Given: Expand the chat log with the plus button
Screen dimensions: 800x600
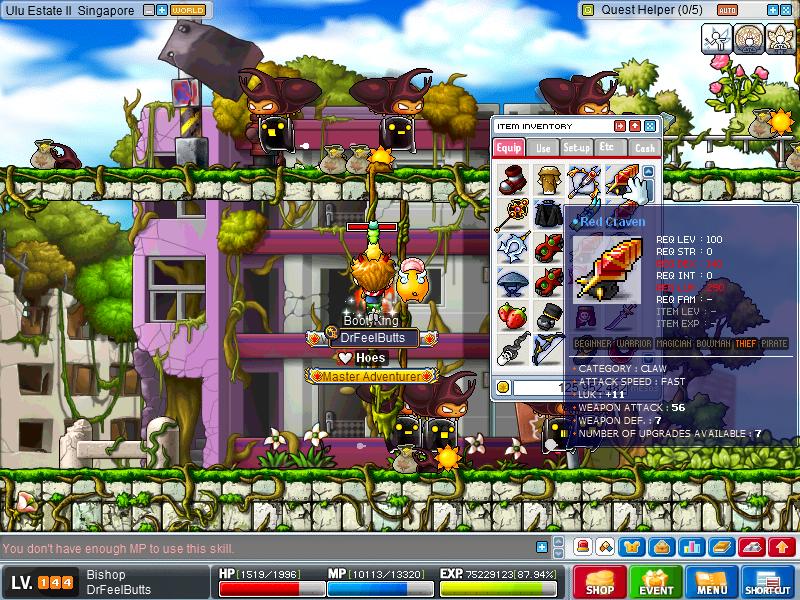Looking at the screenshot, I should 541,547.
